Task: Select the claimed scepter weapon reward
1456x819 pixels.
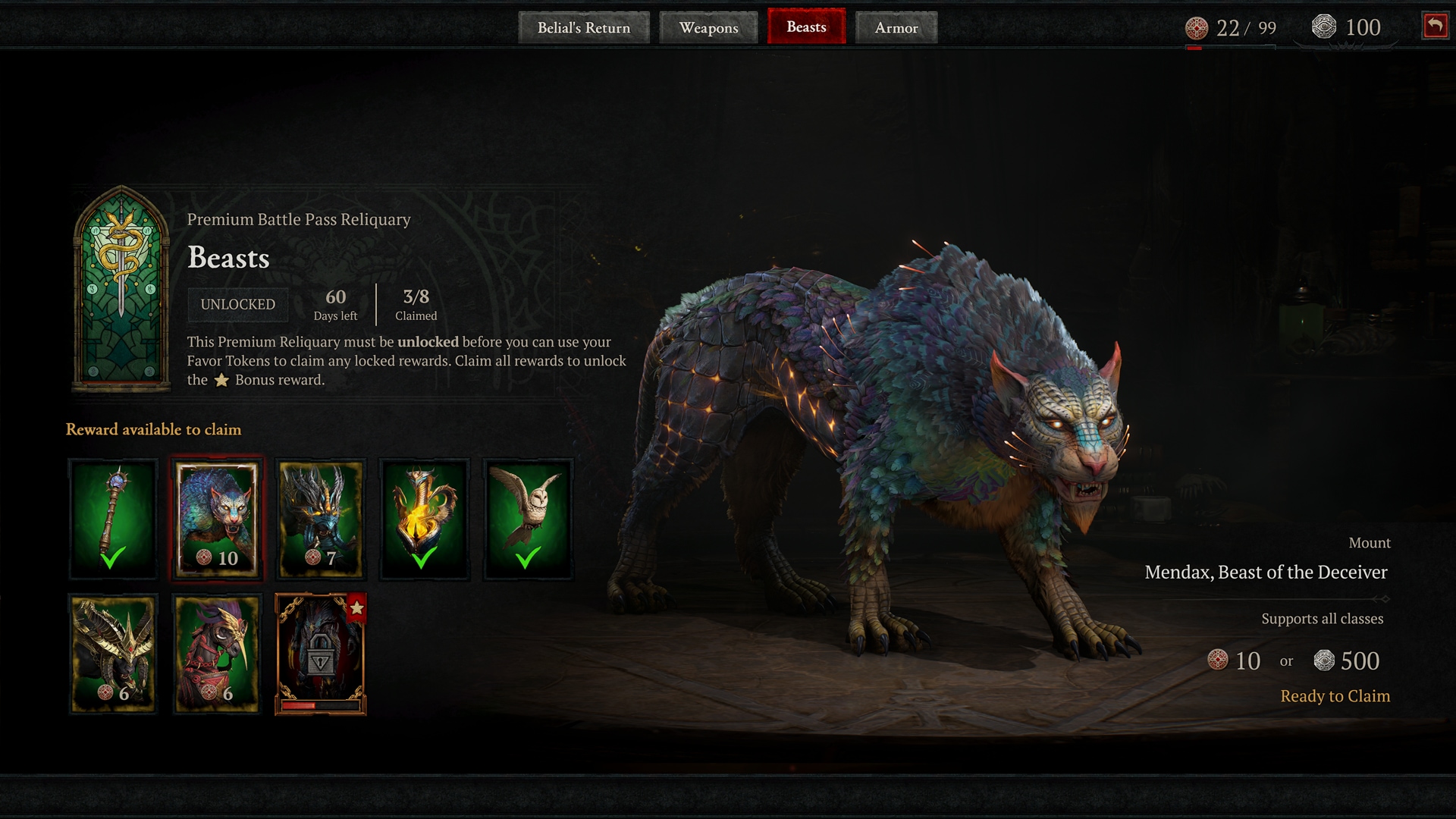Action: click(x=114, y=519)
